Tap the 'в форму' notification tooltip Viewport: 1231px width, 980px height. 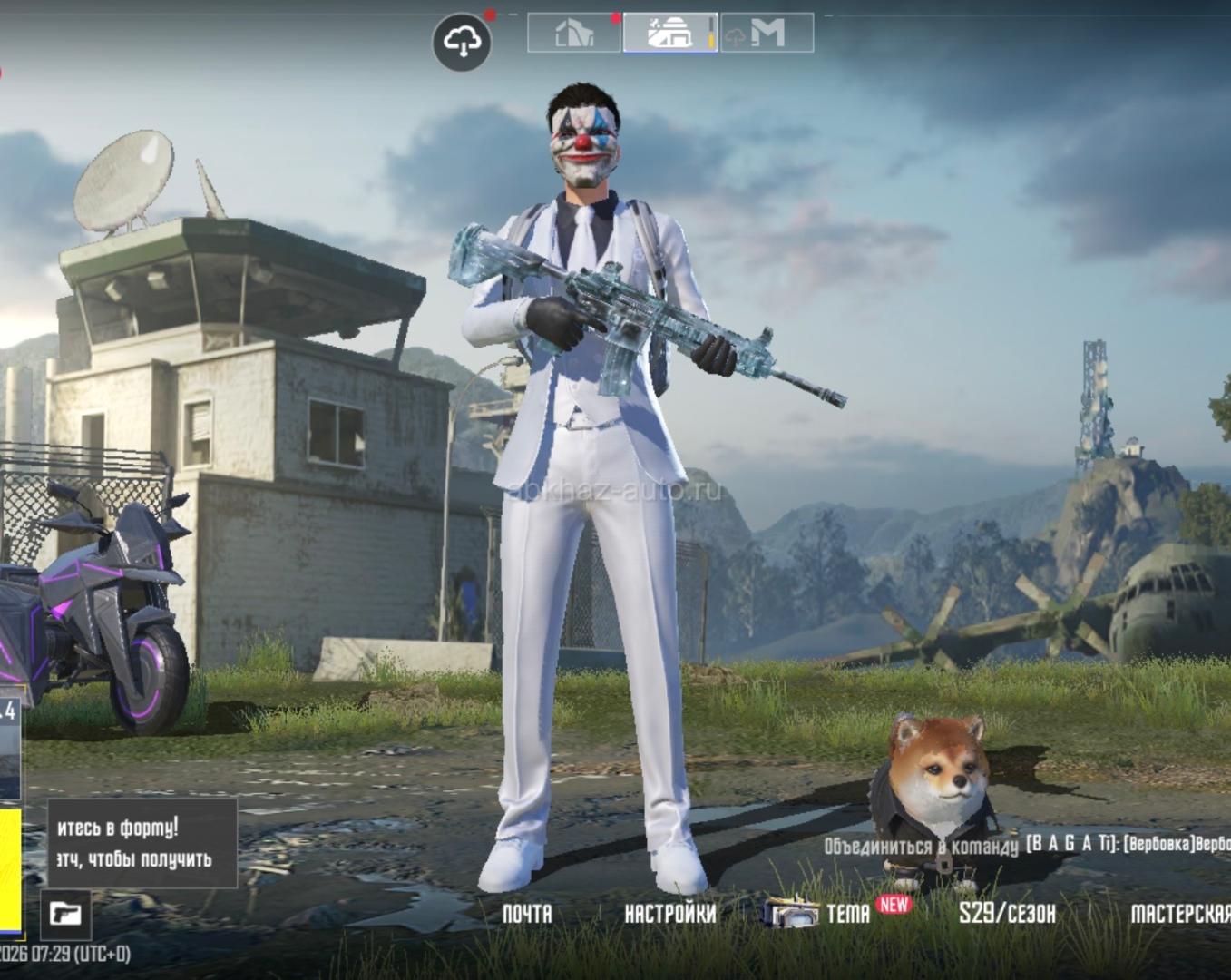pyautogui.click(x=142, y=843)
